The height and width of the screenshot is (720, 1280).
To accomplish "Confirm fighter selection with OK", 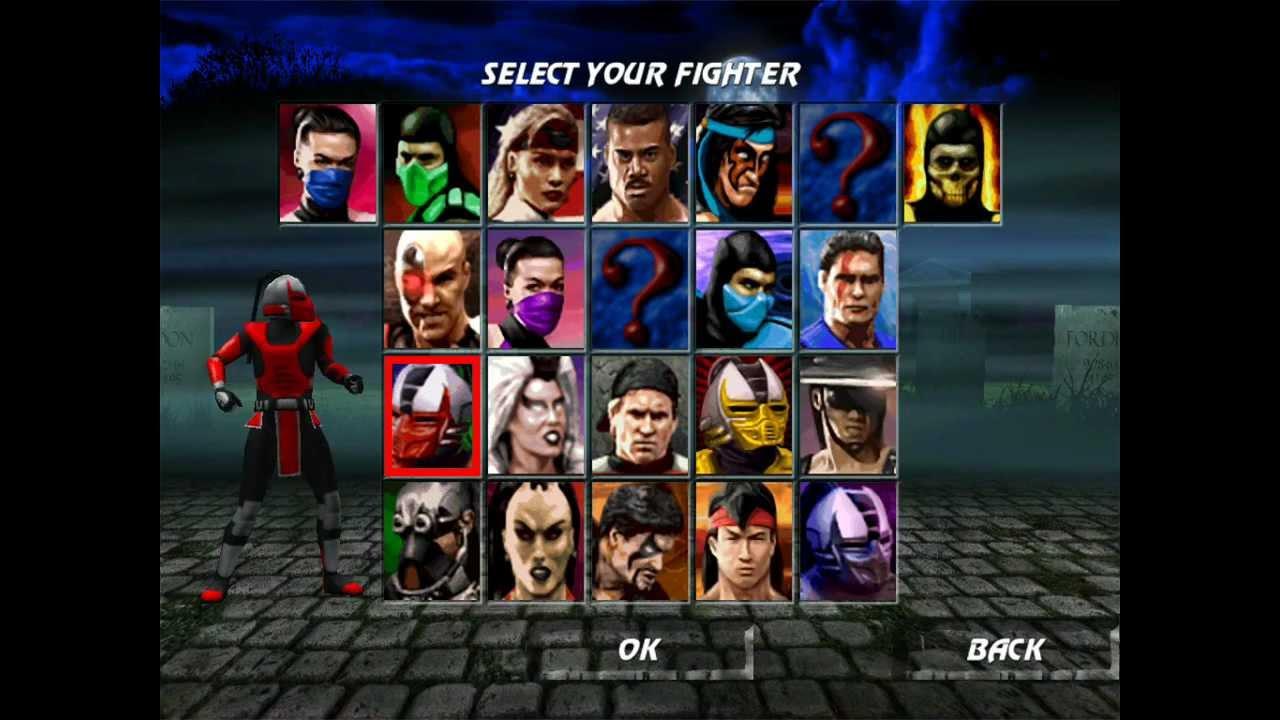I will coord(639,650).
